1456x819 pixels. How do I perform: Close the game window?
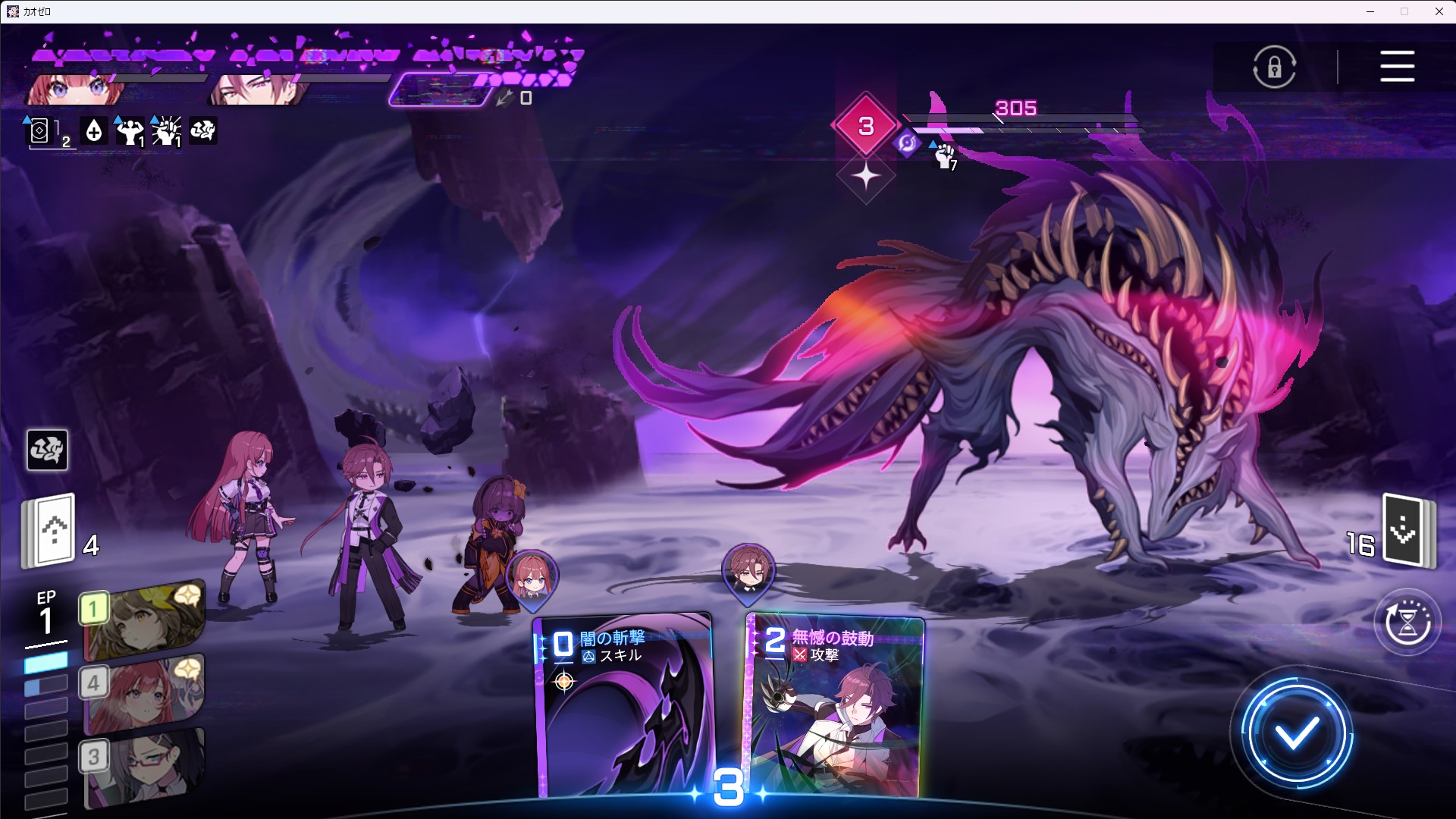(1439, 11)
